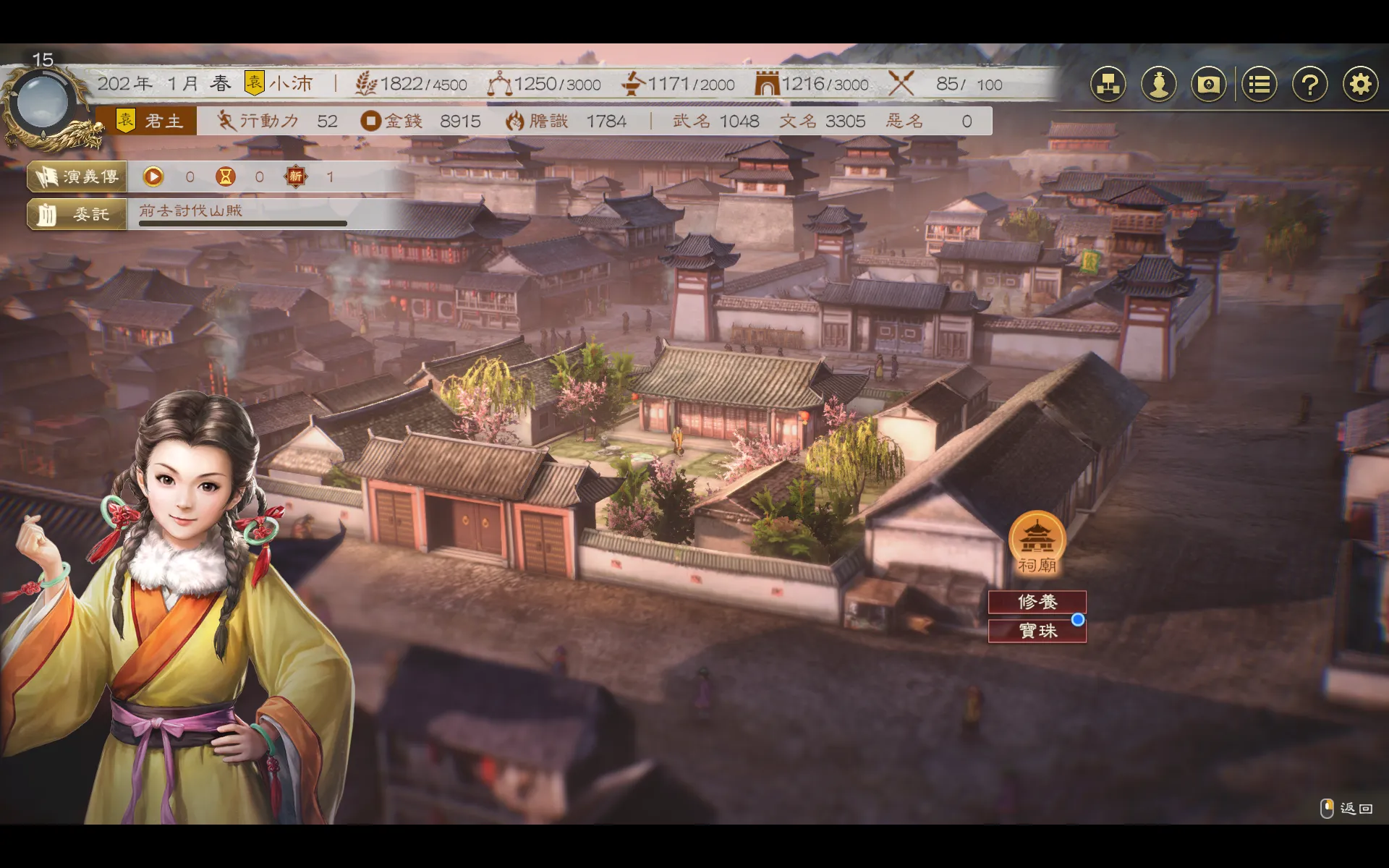
Task: Click the in-progress play arrow icon
Action: [153, 176]
